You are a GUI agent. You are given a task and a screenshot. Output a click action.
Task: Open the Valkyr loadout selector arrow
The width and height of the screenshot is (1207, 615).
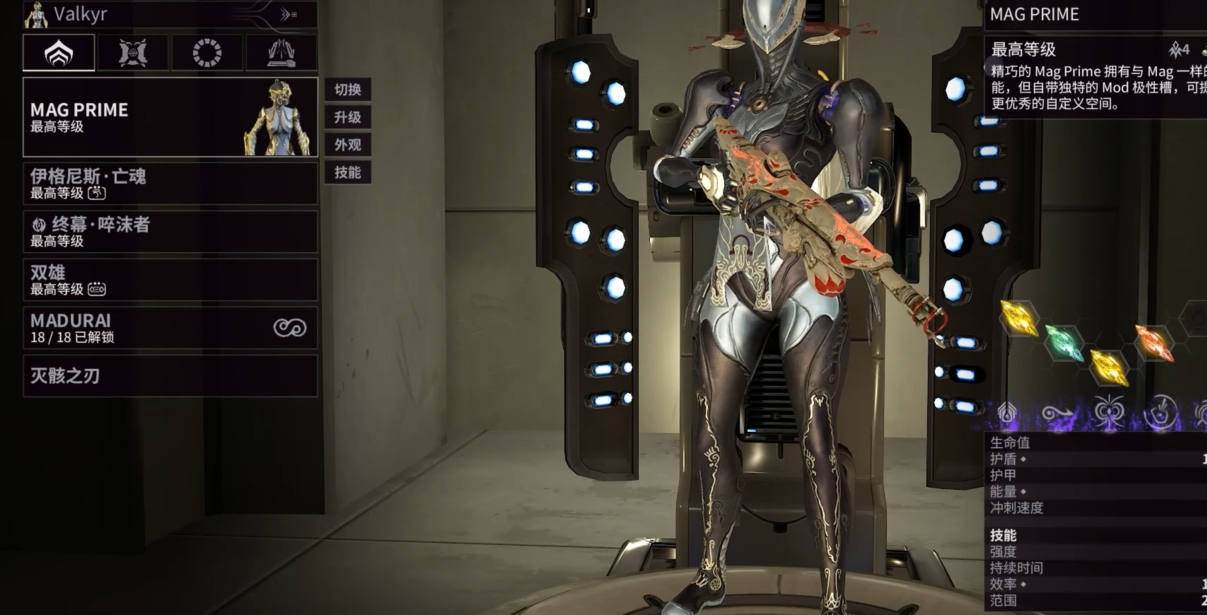288,14
